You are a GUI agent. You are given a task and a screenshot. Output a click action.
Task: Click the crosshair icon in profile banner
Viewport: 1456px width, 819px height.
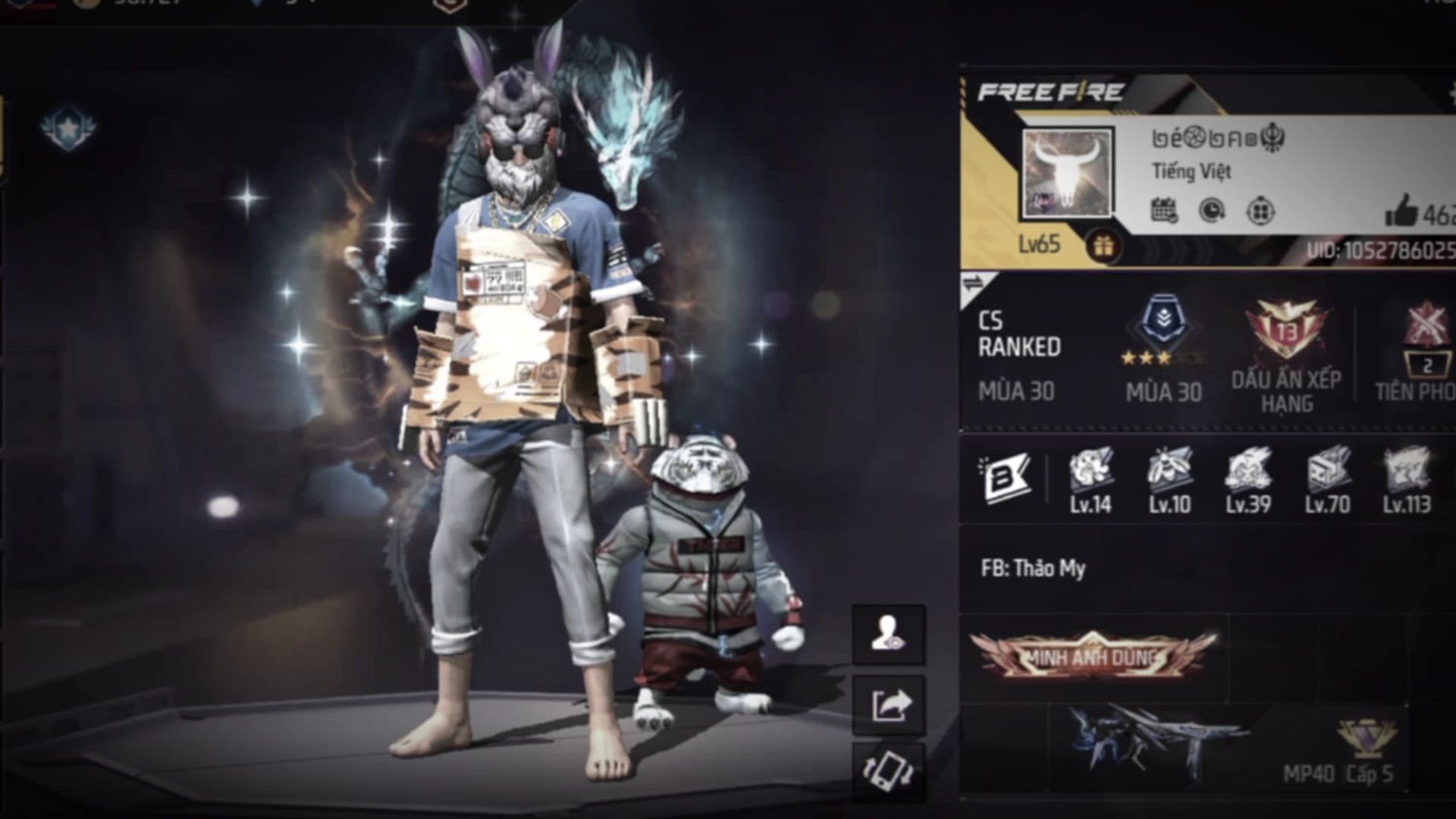(1260, 211)
